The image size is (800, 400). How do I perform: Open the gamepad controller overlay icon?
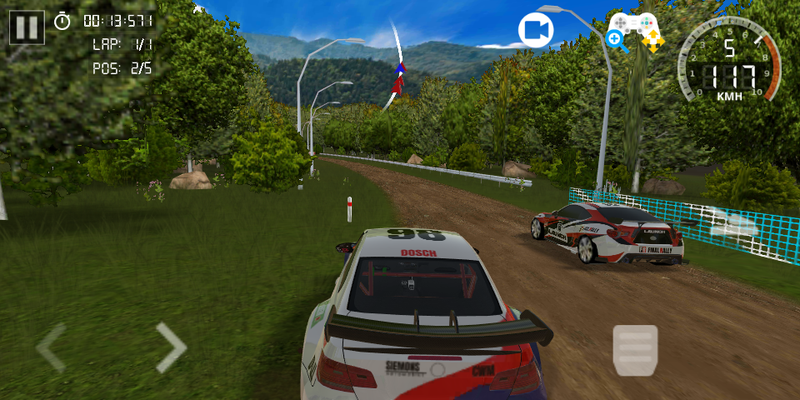(635, 30)
